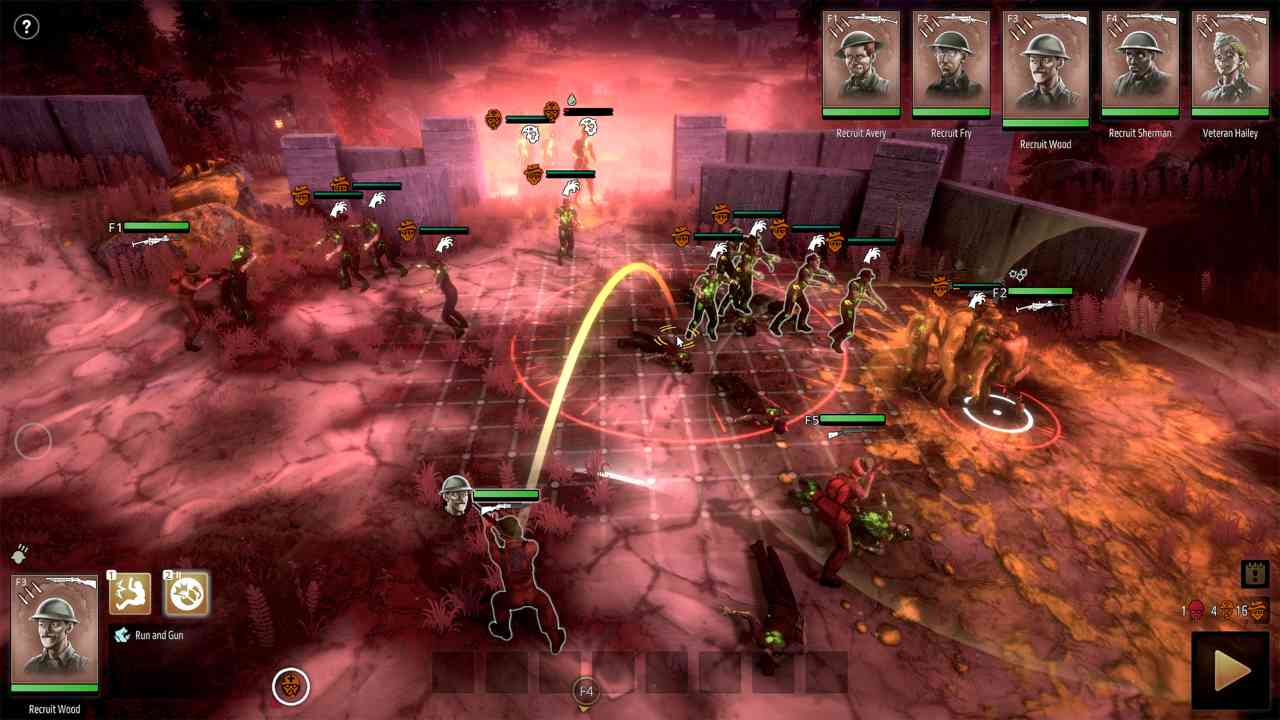The width and height of the screenshot is (1280, 720).
Task: Click the play arrow to execute the turn
Action: pos(1231,670)
